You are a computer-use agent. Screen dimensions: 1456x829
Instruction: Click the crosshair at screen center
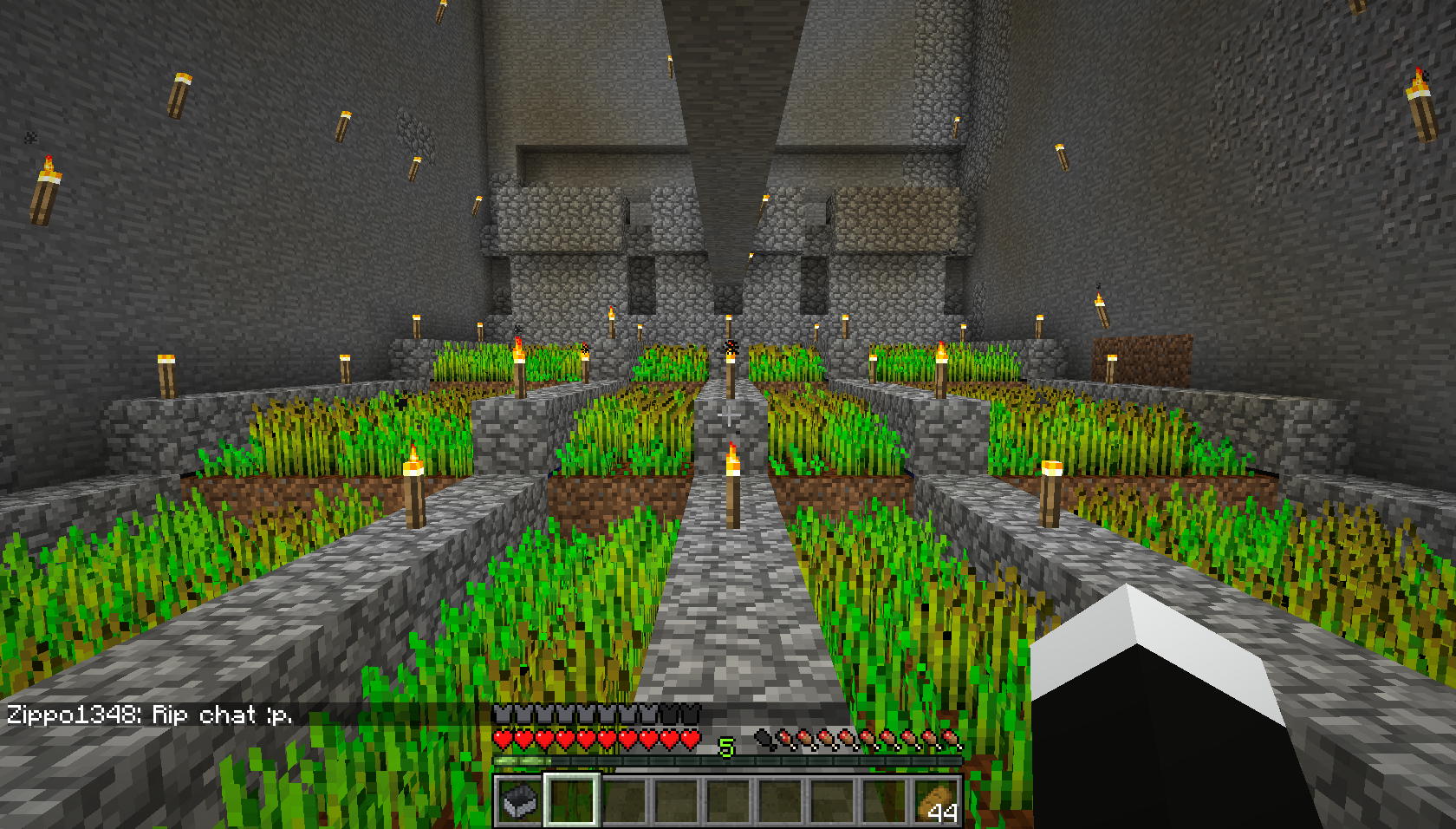point(728,414)
